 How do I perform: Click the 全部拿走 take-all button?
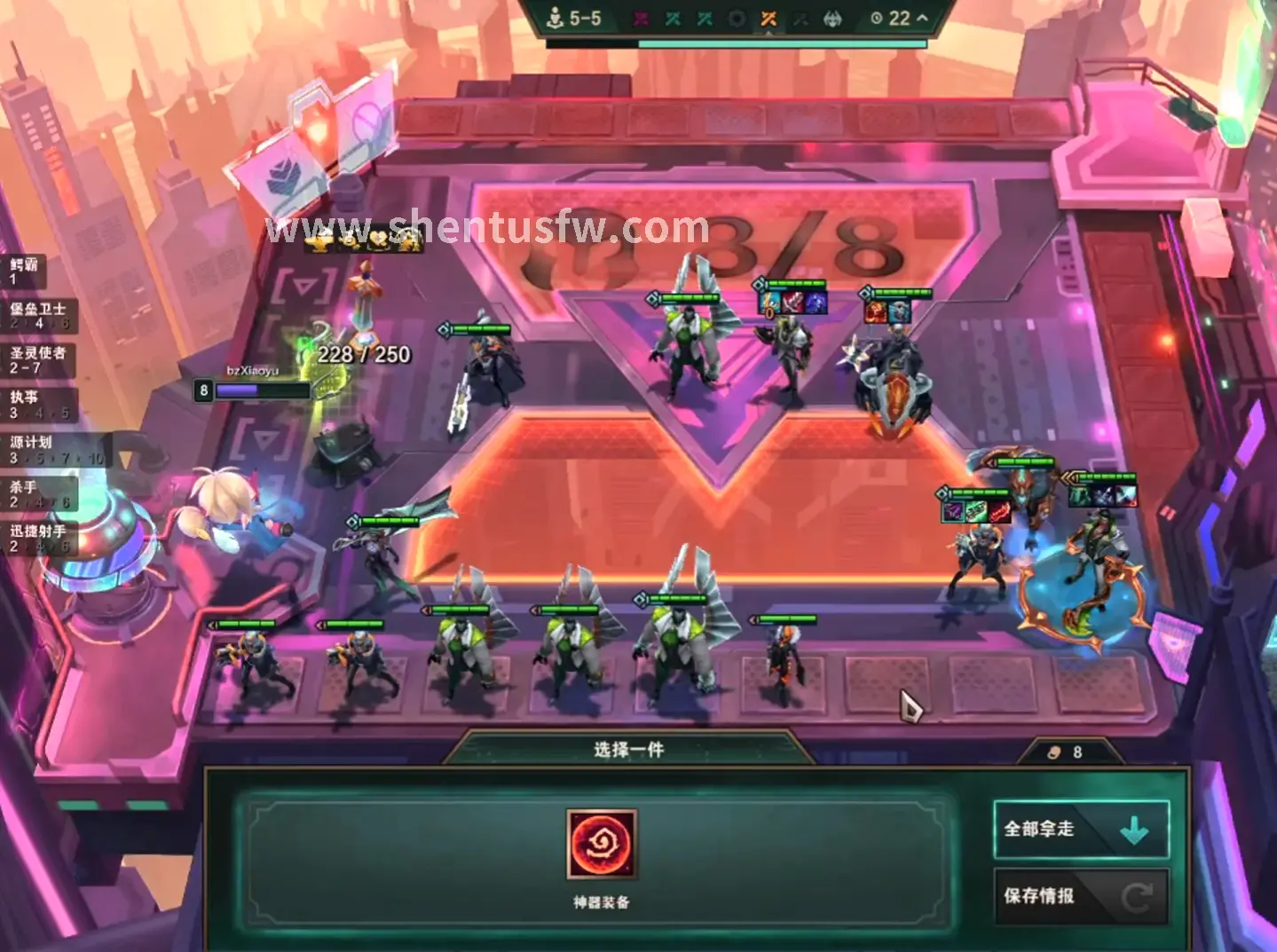(x=1080, y=830)
